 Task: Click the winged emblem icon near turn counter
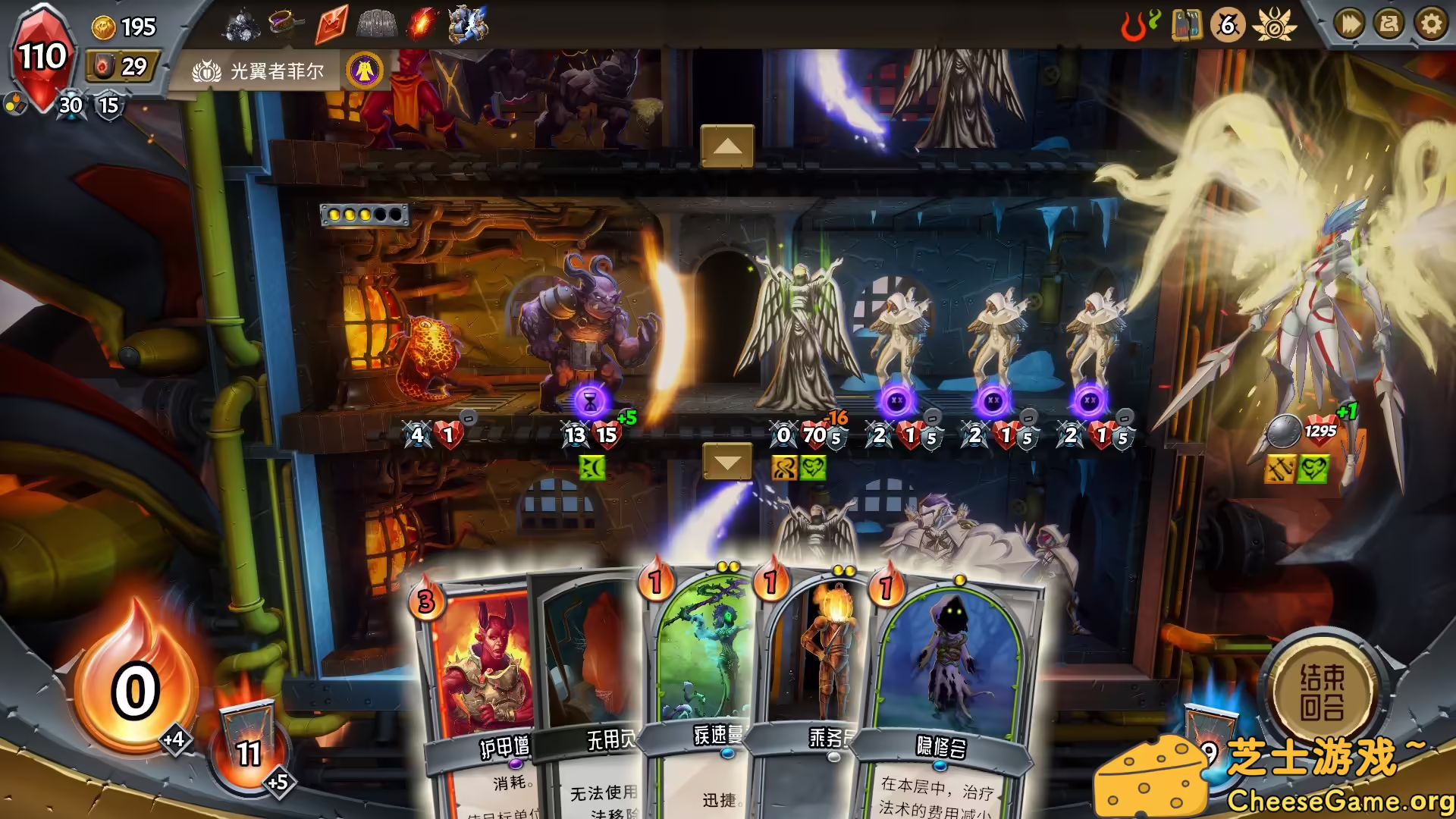[1276, 25]
